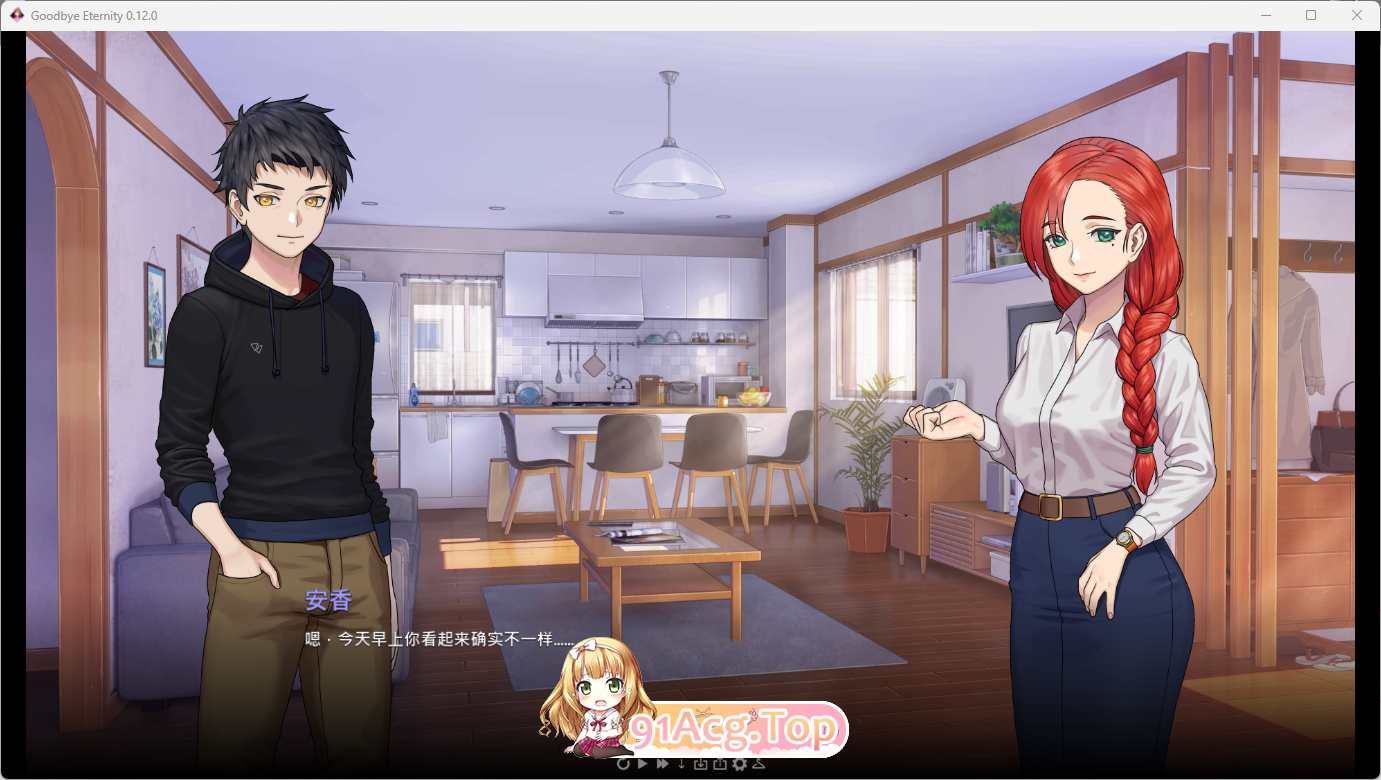Enable auto-play with the play icon

click(643, 764)
